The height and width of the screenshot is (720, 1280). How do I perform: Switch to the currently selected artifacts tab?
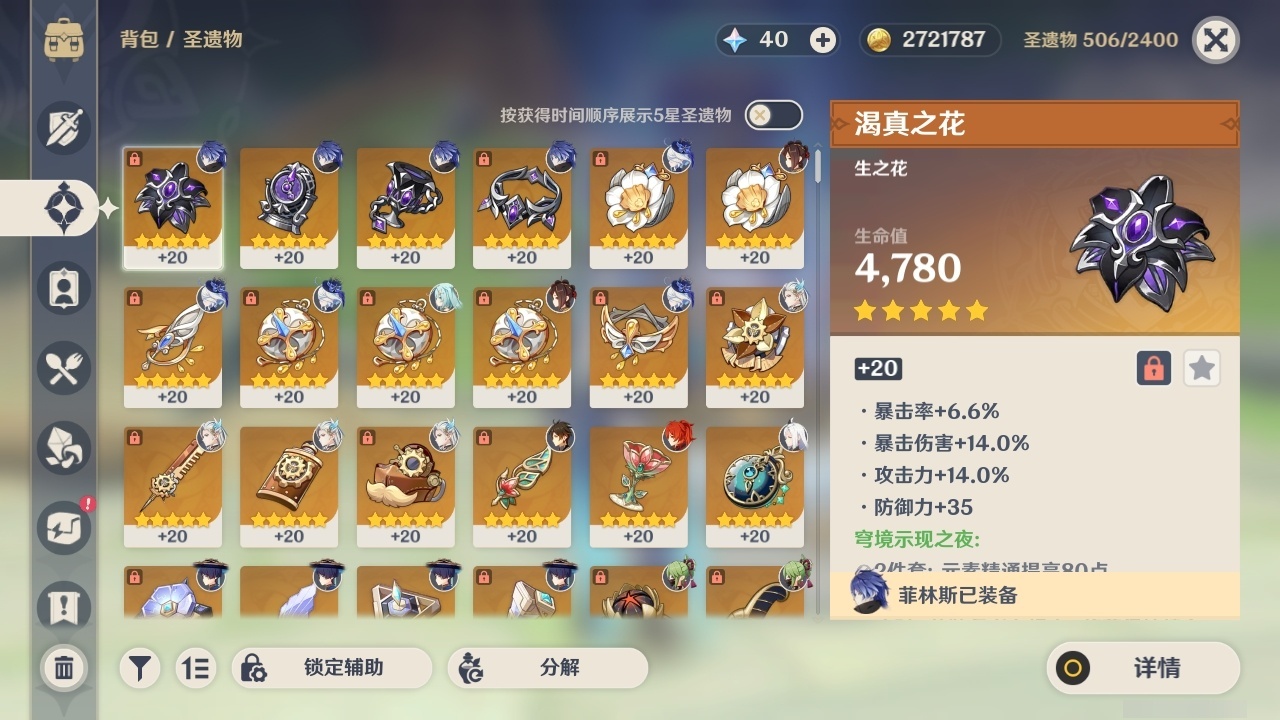tap(64, 208)
